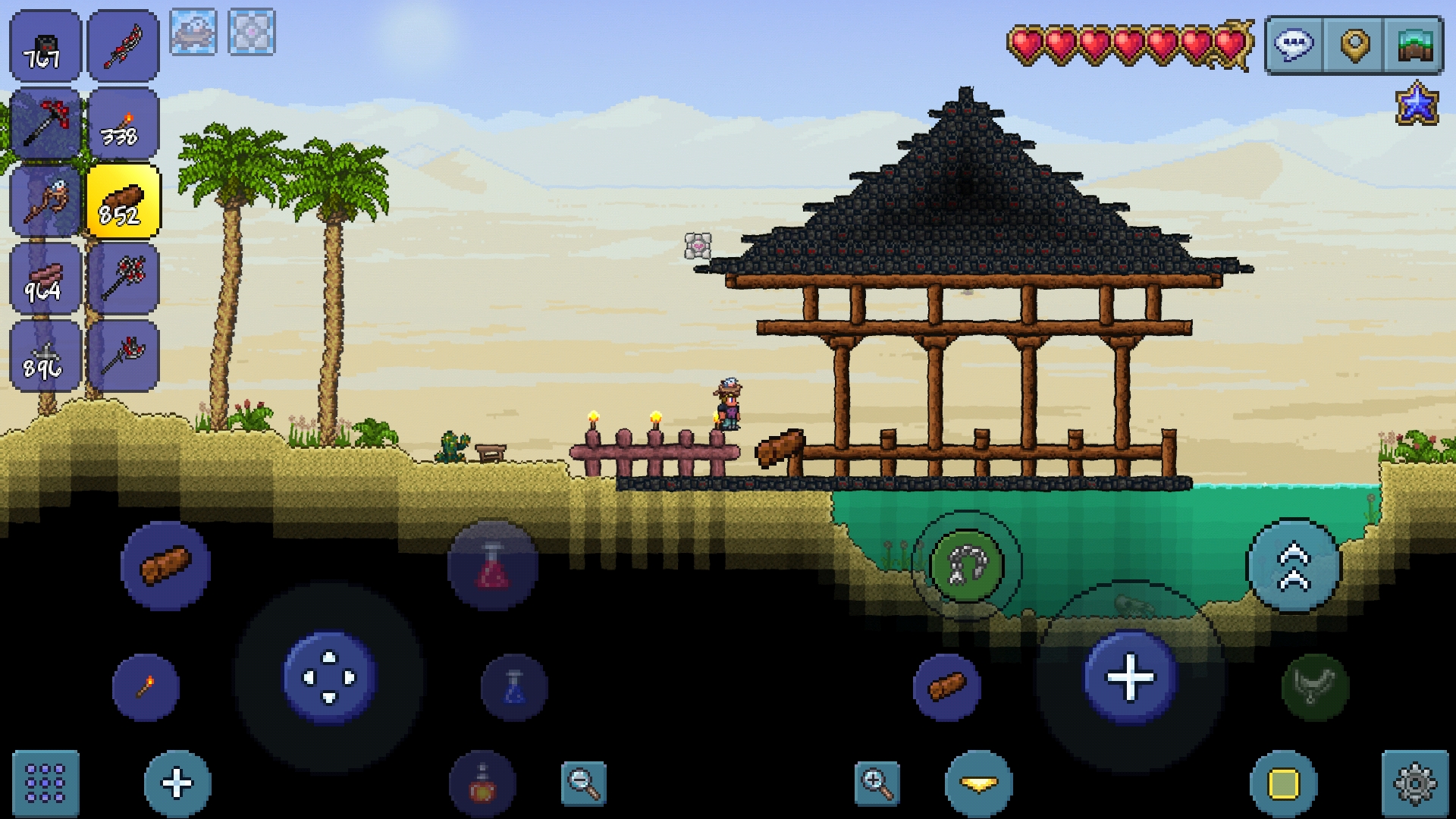Screen dimensions: 1456x819
Task: Pick the hotbar slot holding 767 items
Action: coord(45,45)
